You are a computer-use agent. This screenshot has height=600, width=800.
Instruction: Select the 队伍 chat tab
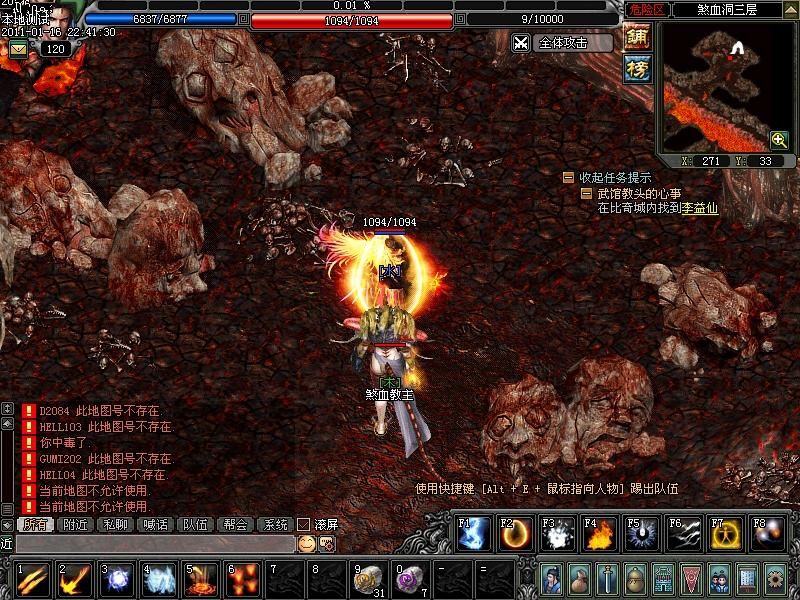(x=194, y=524)
